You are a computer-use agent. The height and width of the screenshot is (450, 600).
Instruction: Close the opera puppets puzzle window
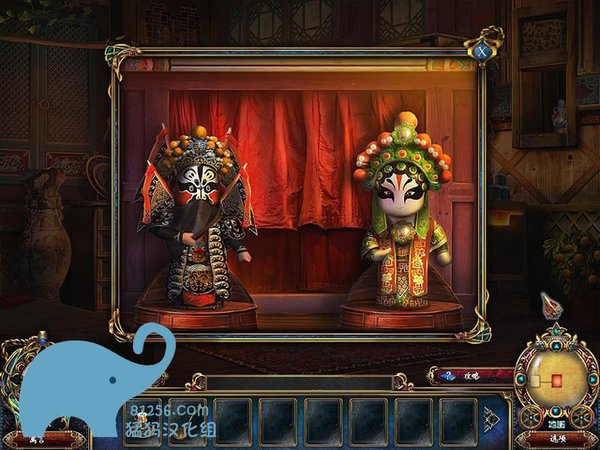tap(483, 49)
